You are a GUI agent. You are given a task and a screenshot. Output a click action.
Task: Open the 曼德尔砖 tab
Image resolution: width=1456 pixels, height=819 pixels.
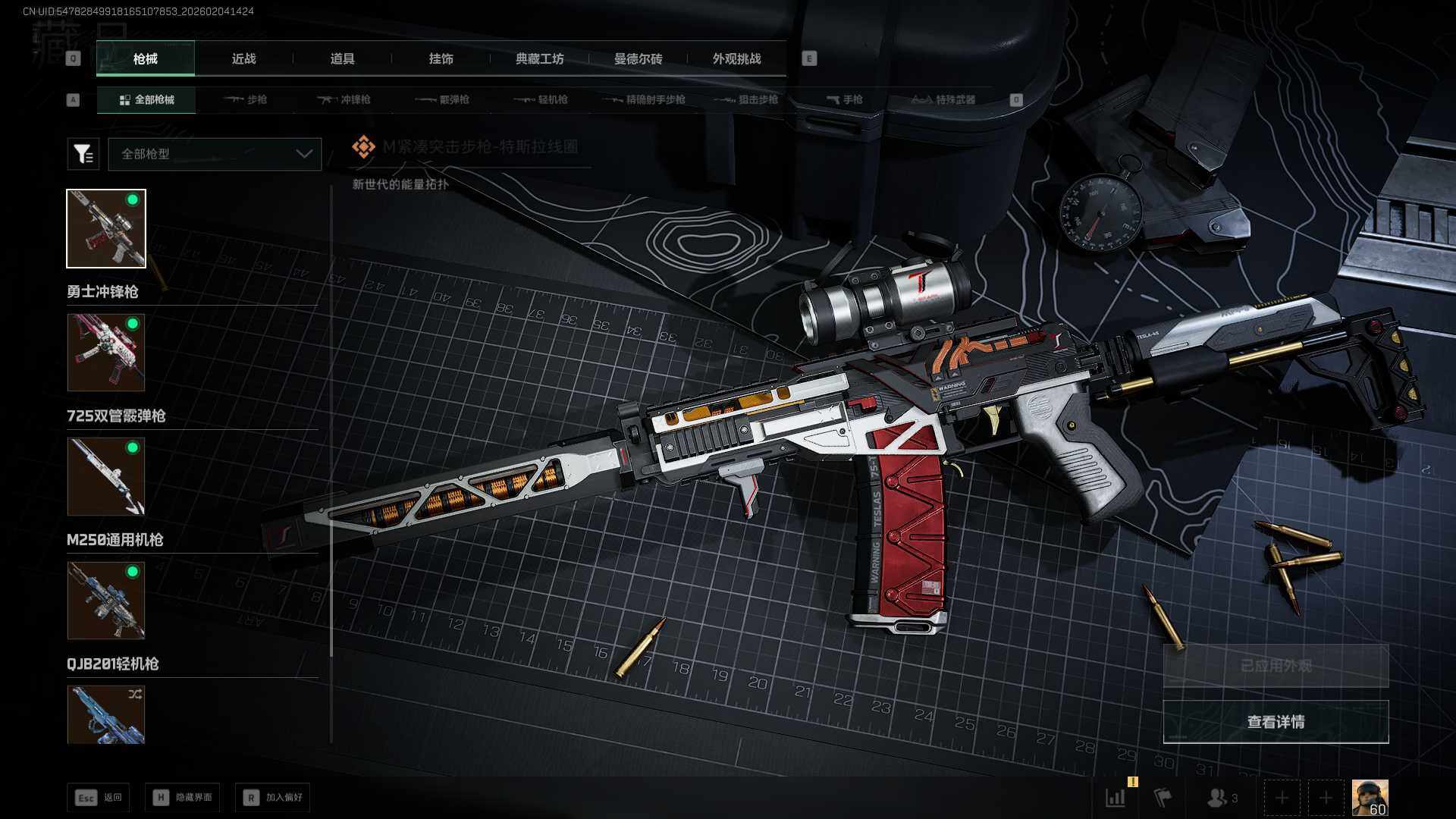click(638, 59)
